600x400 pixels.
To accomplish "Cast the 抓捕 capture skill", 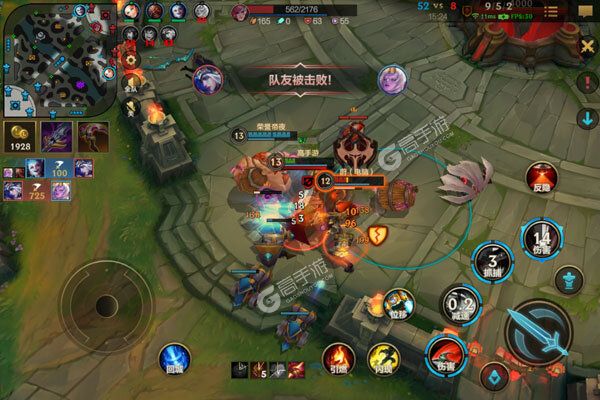I will (492, 258).
